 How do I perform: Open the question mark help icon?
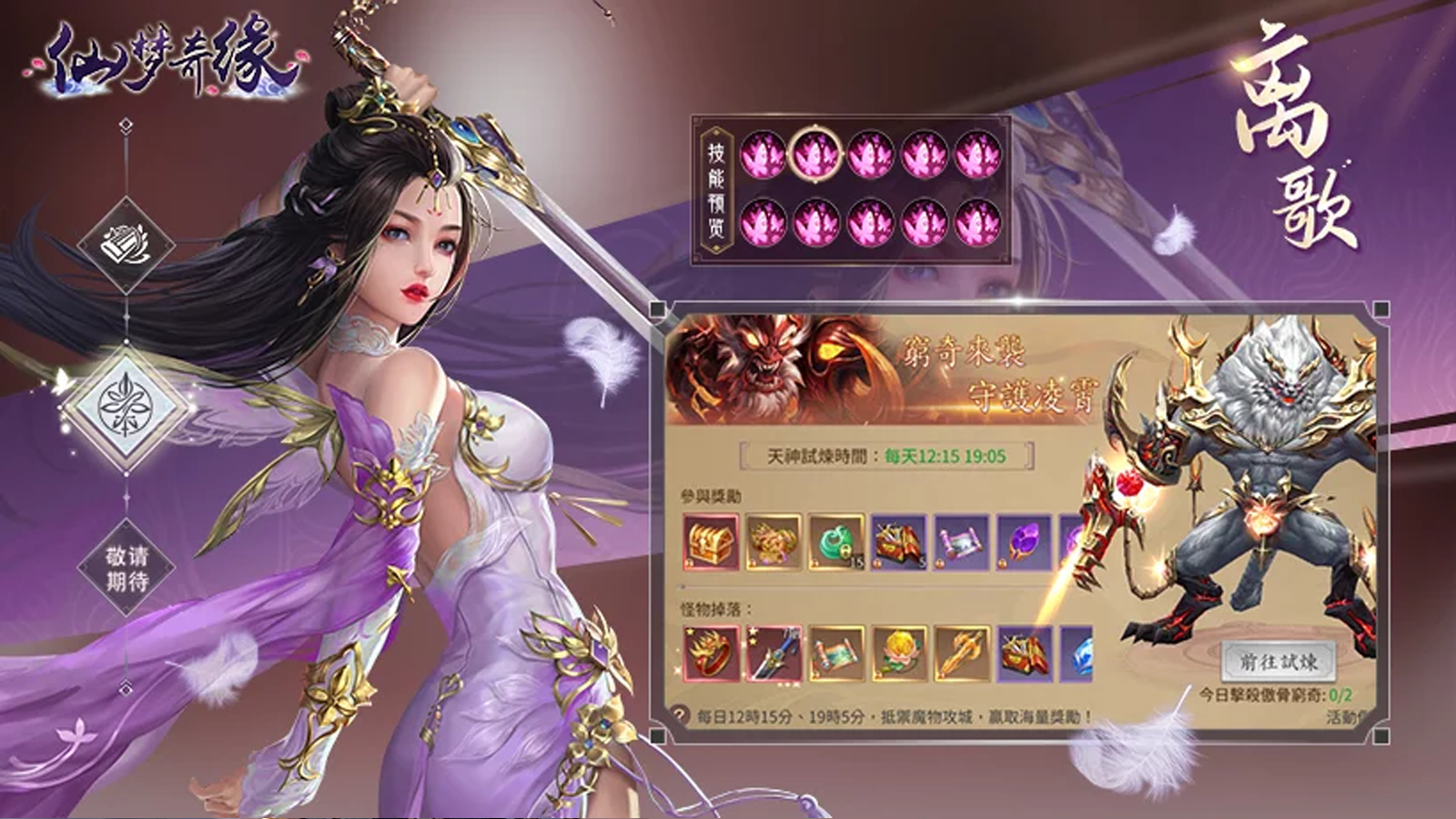click(680, 716)
